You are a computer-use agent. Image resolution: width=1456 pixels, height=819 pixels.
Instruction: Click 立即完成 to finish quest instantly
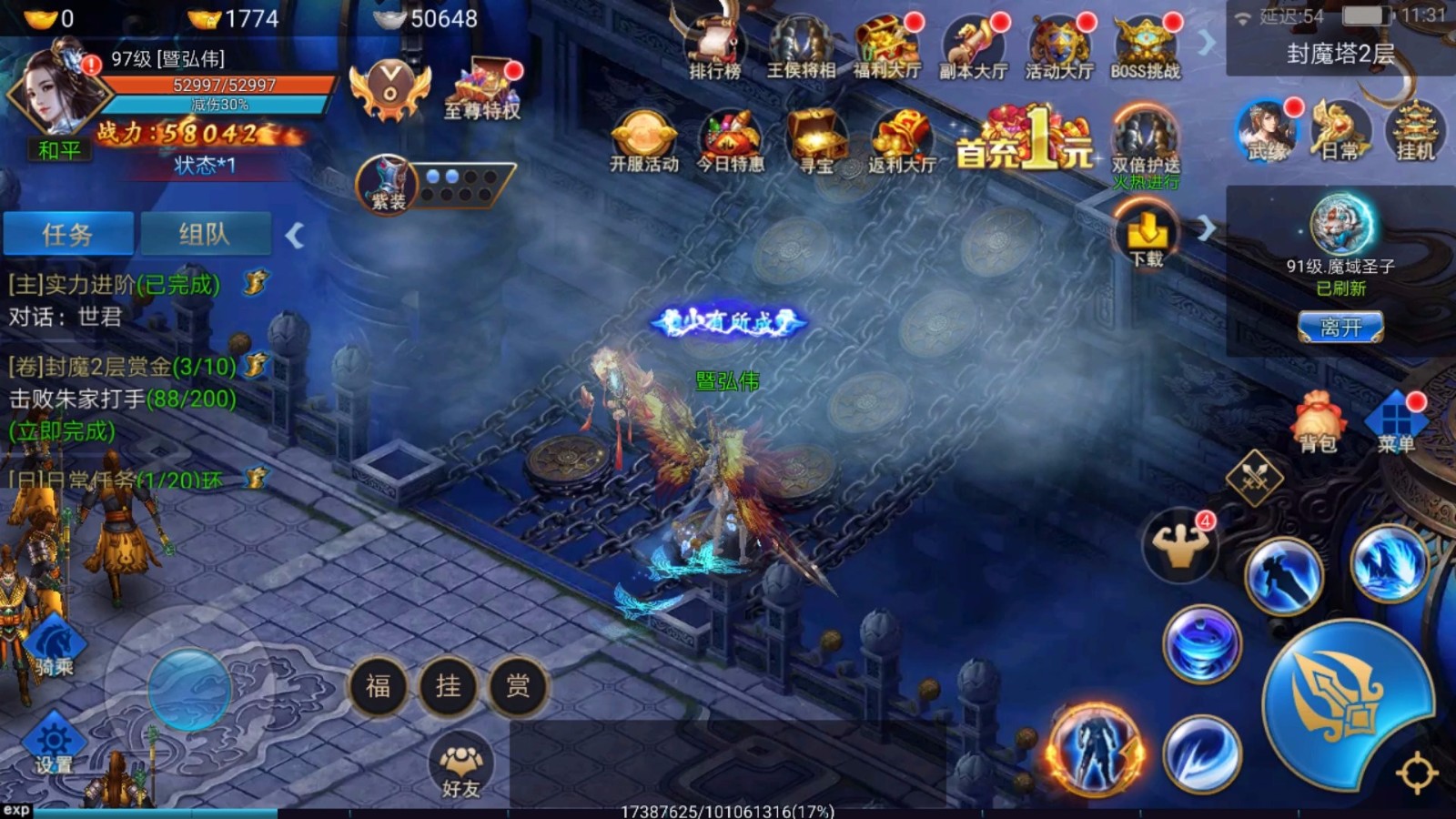(62, 430)
